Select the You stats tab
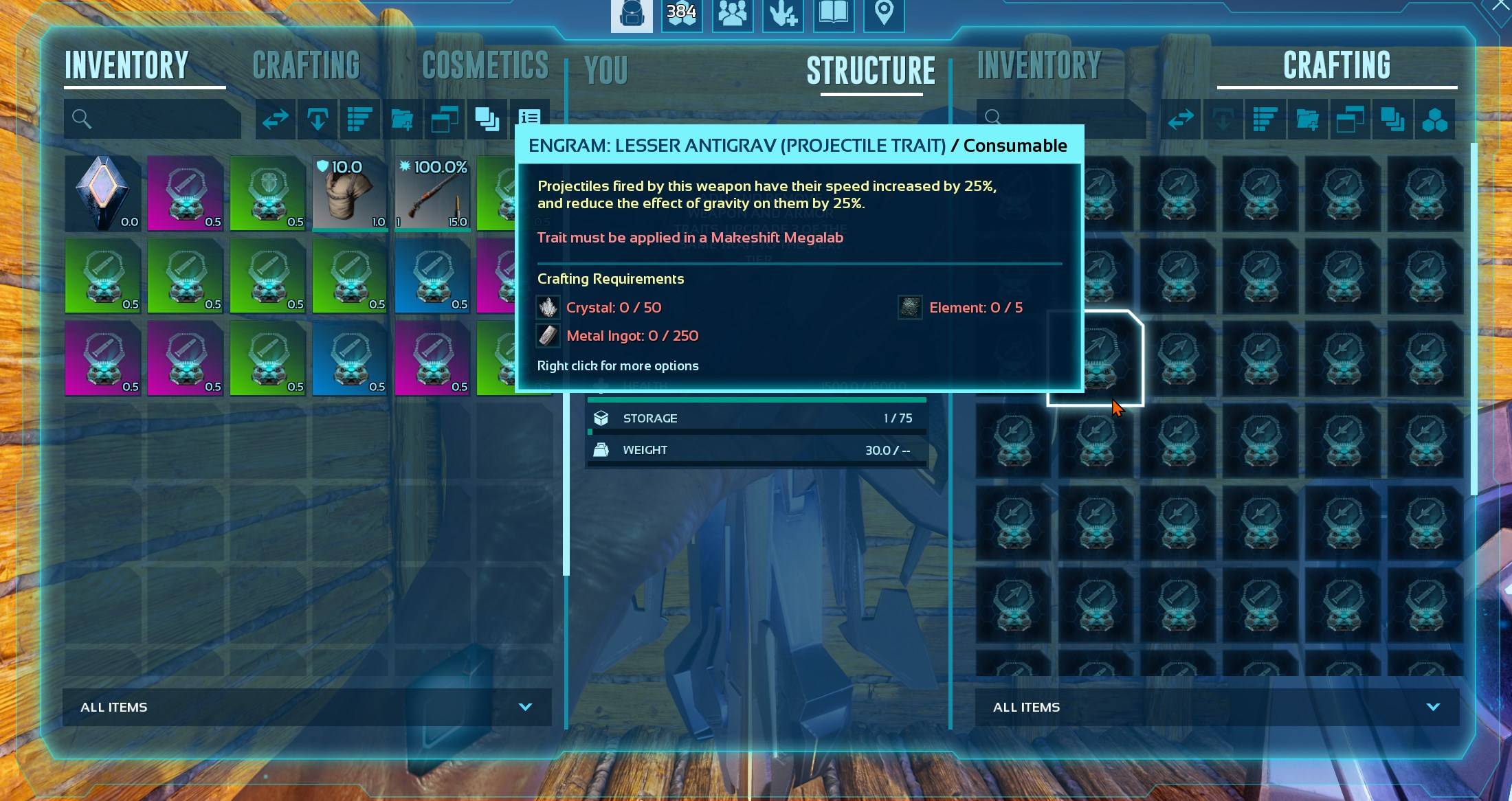Screen dimensions: 1512x801 tap(605, 70)
